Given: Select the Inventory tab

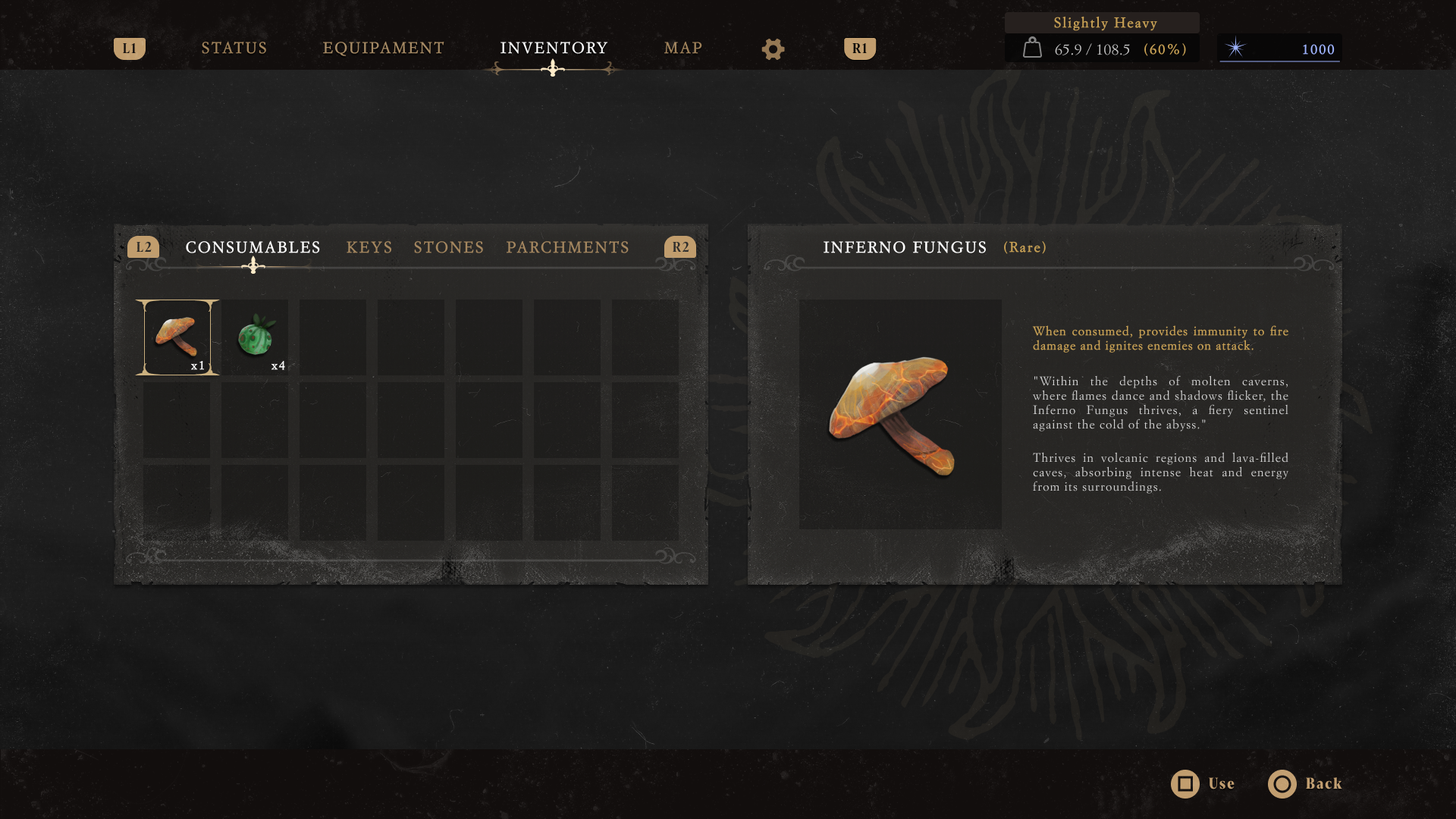Looking at the screenshot, I should [x=554, y=49].
